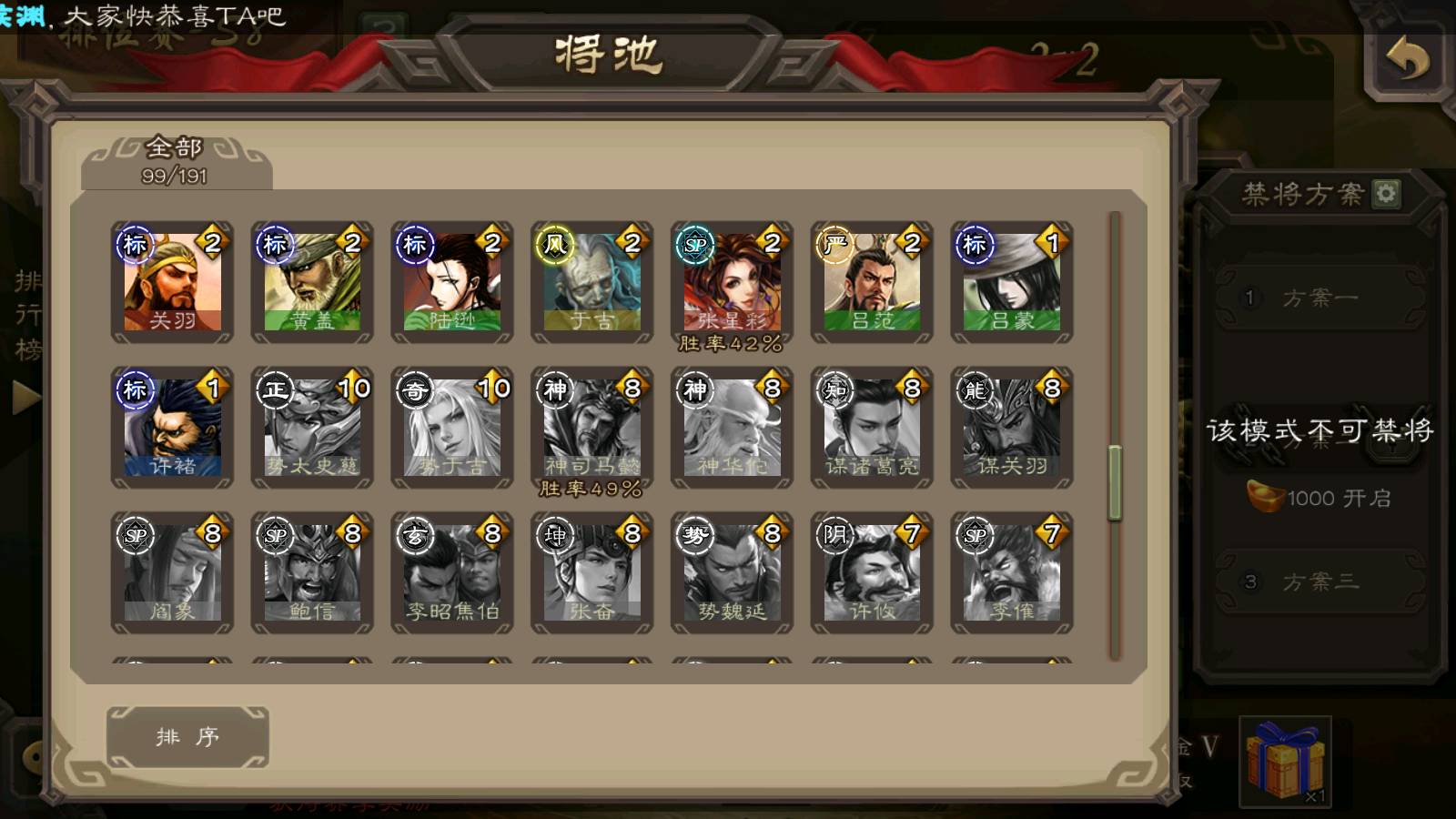
Task: Unlock the scheme for 1000 gold
Action: pyautogui.click(x=1319, y=498)
